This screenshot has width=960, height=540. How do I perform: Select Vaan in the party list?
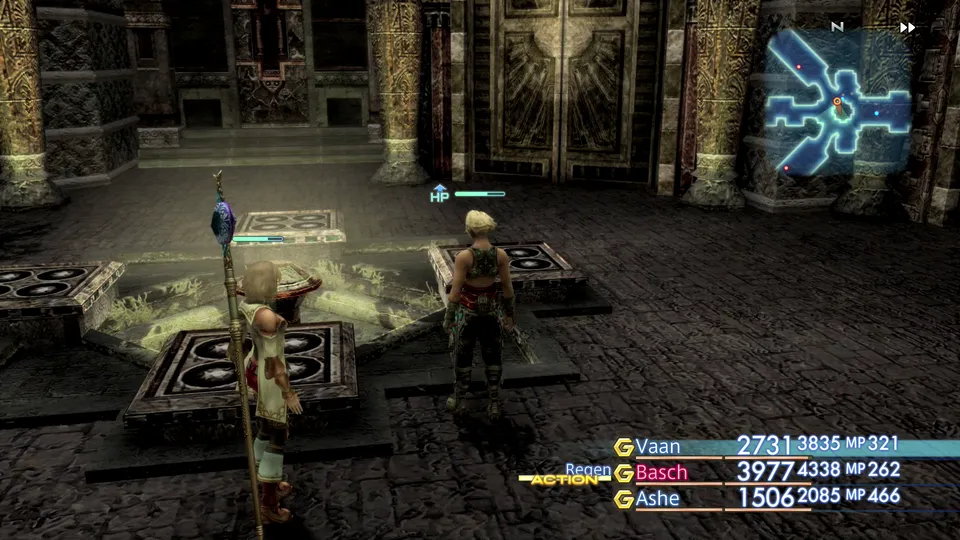pos(657,446)
